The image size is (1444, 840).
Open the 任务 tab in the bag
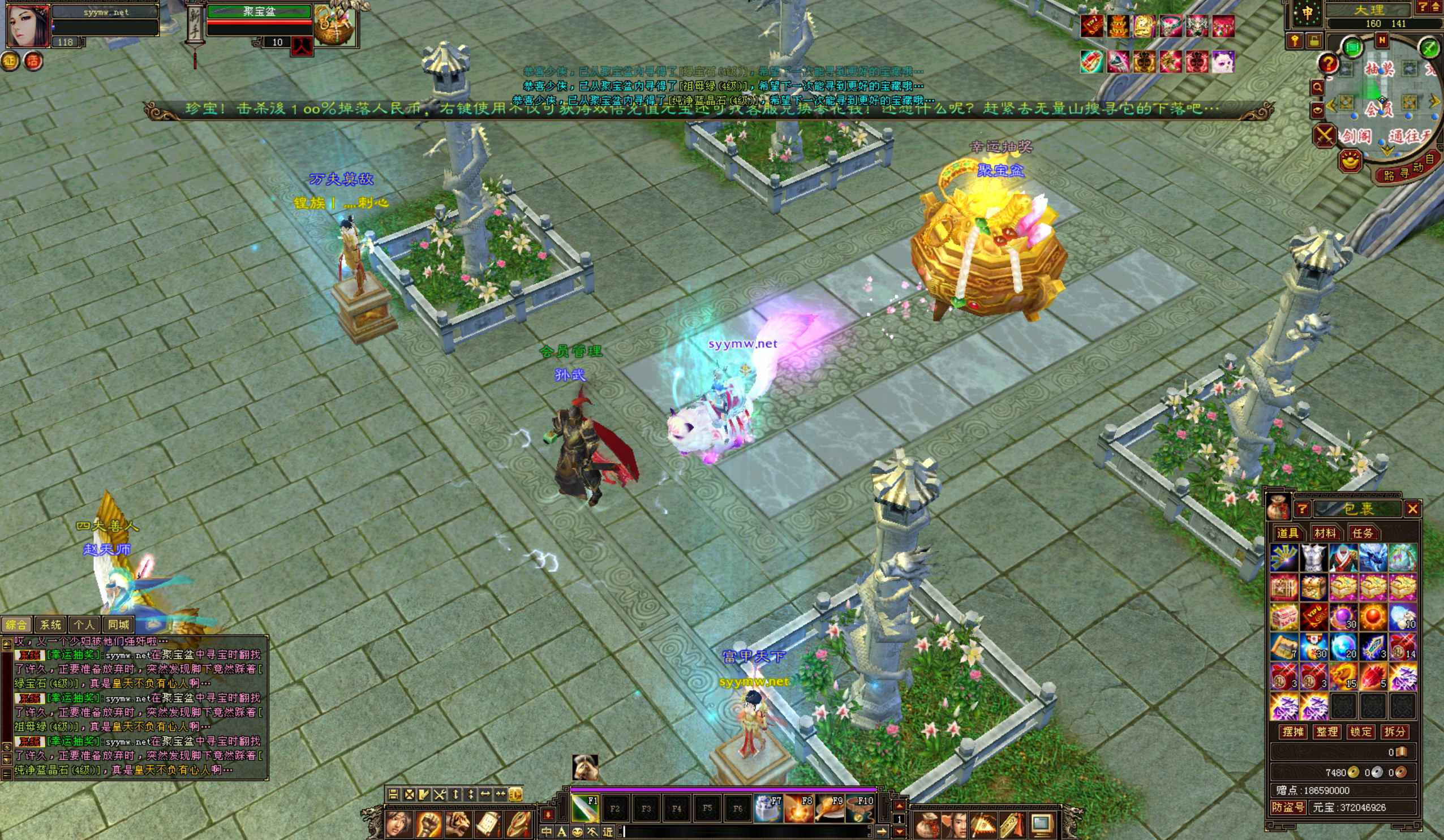point(1362,533)
